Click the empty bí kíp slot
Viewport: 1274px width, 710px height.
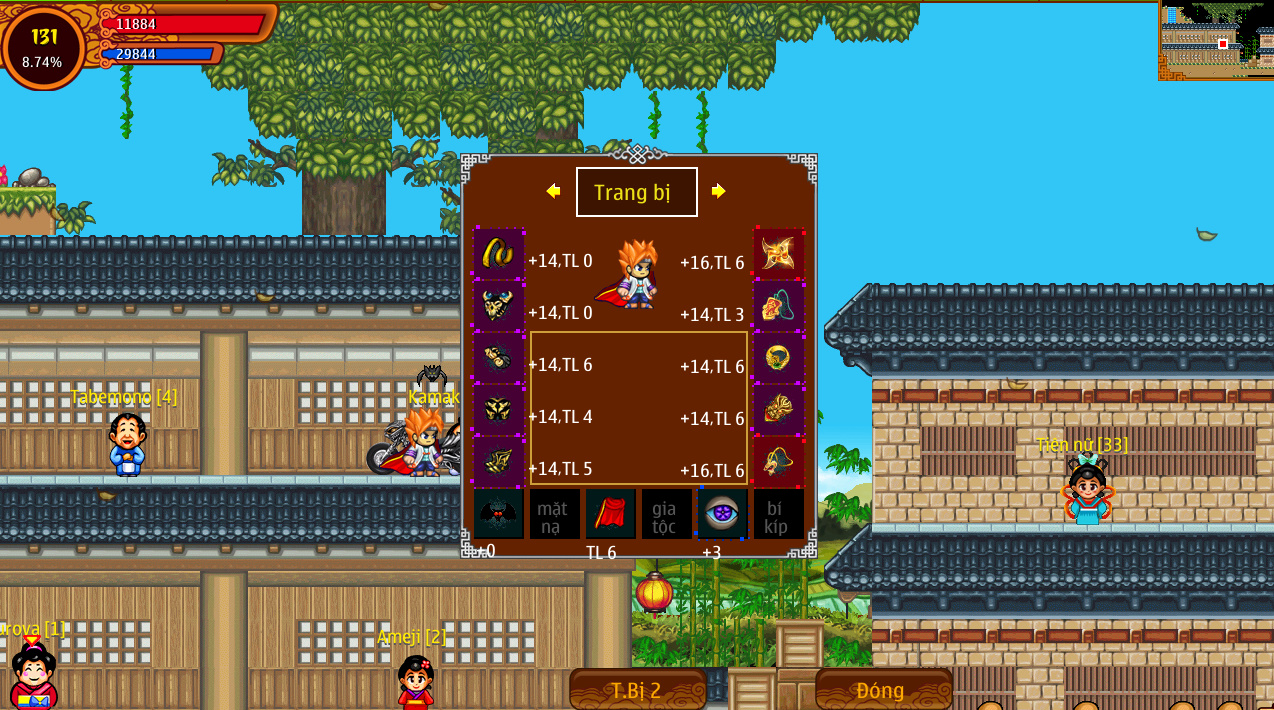778,514
